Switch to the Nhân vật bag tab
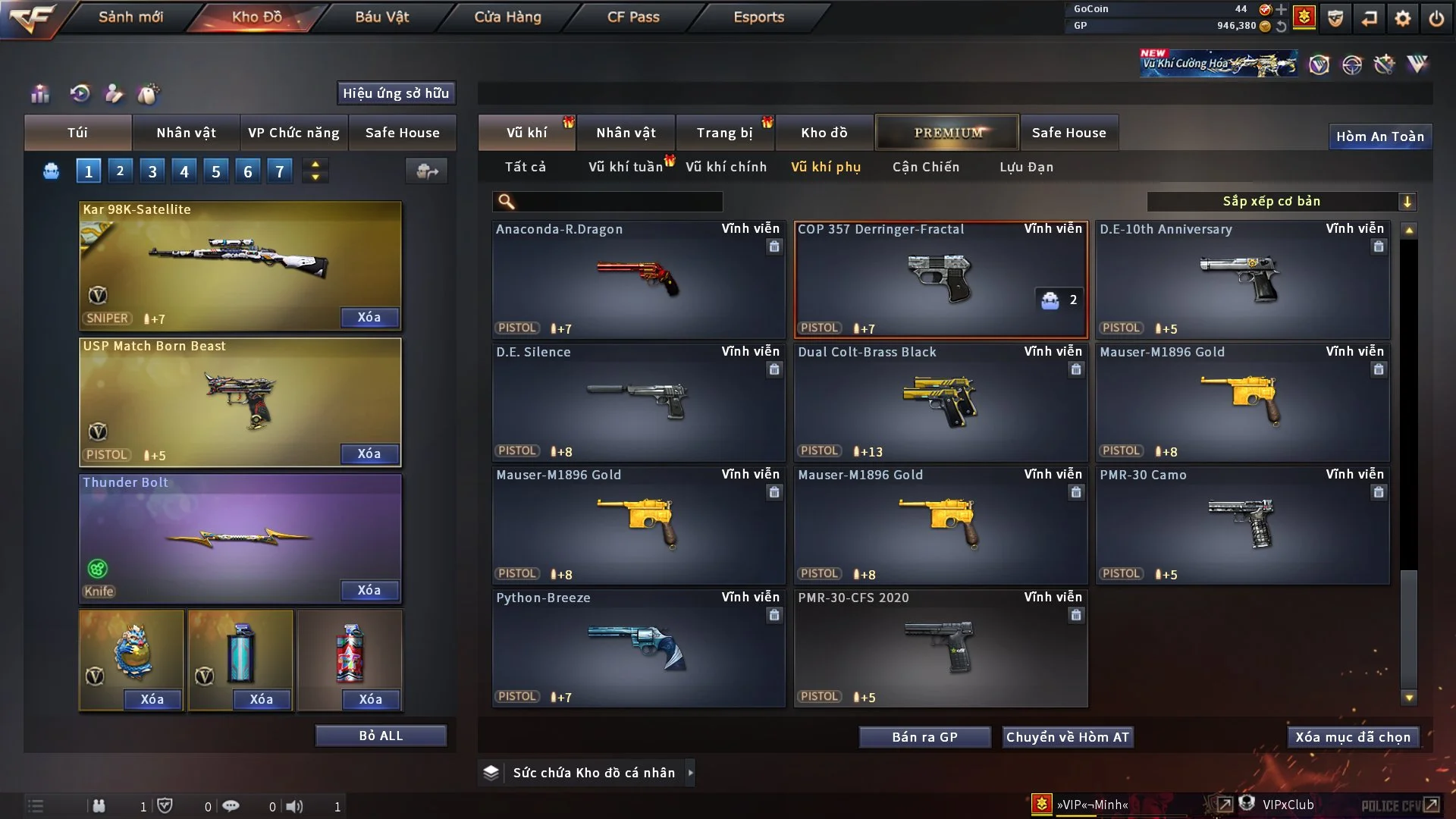The image size is (1456, 819). (x=186, y=133)
